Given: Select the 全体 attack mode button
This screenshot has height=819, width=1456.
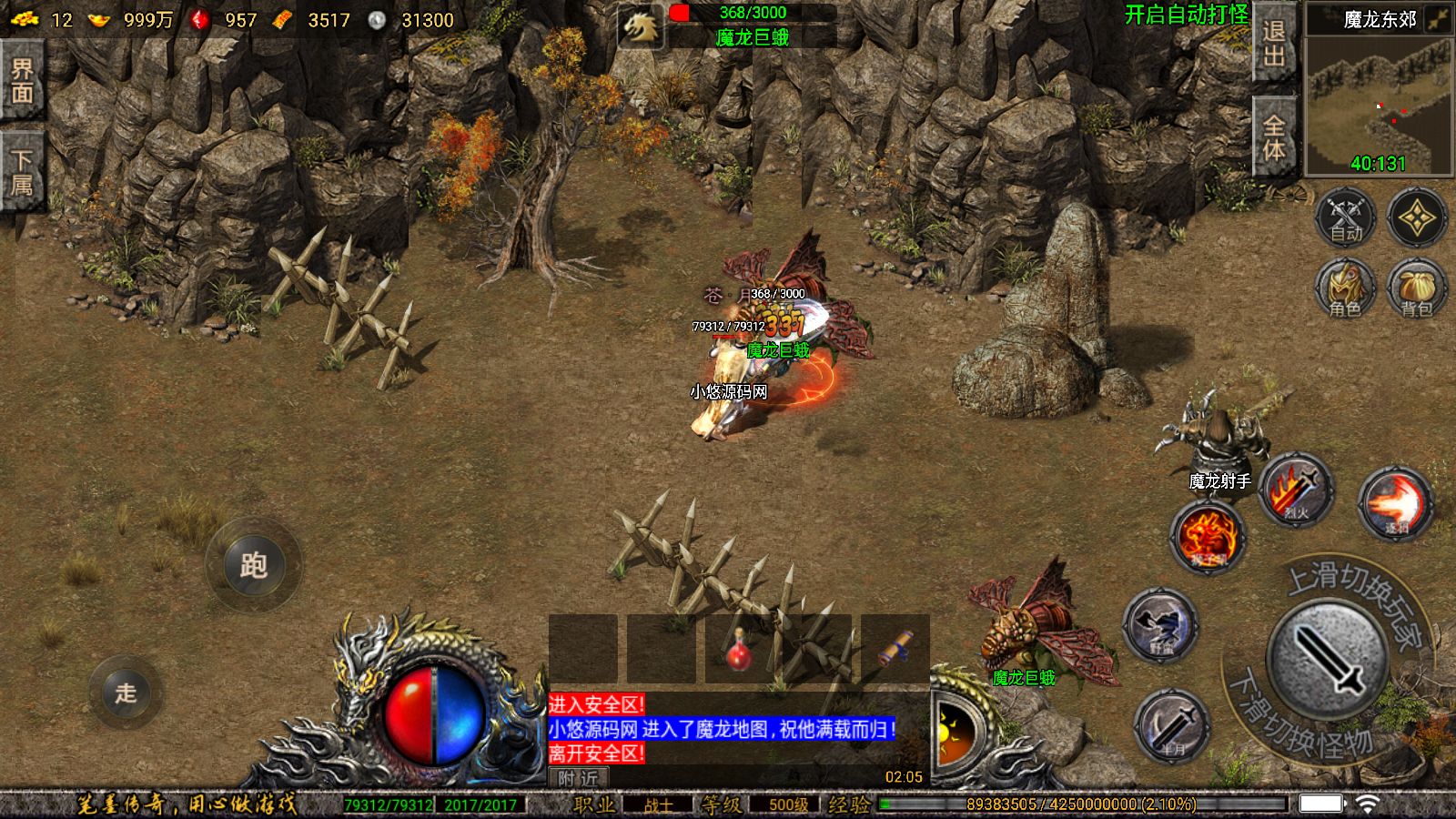Looking at the screenshot, I should point(1274,136).
